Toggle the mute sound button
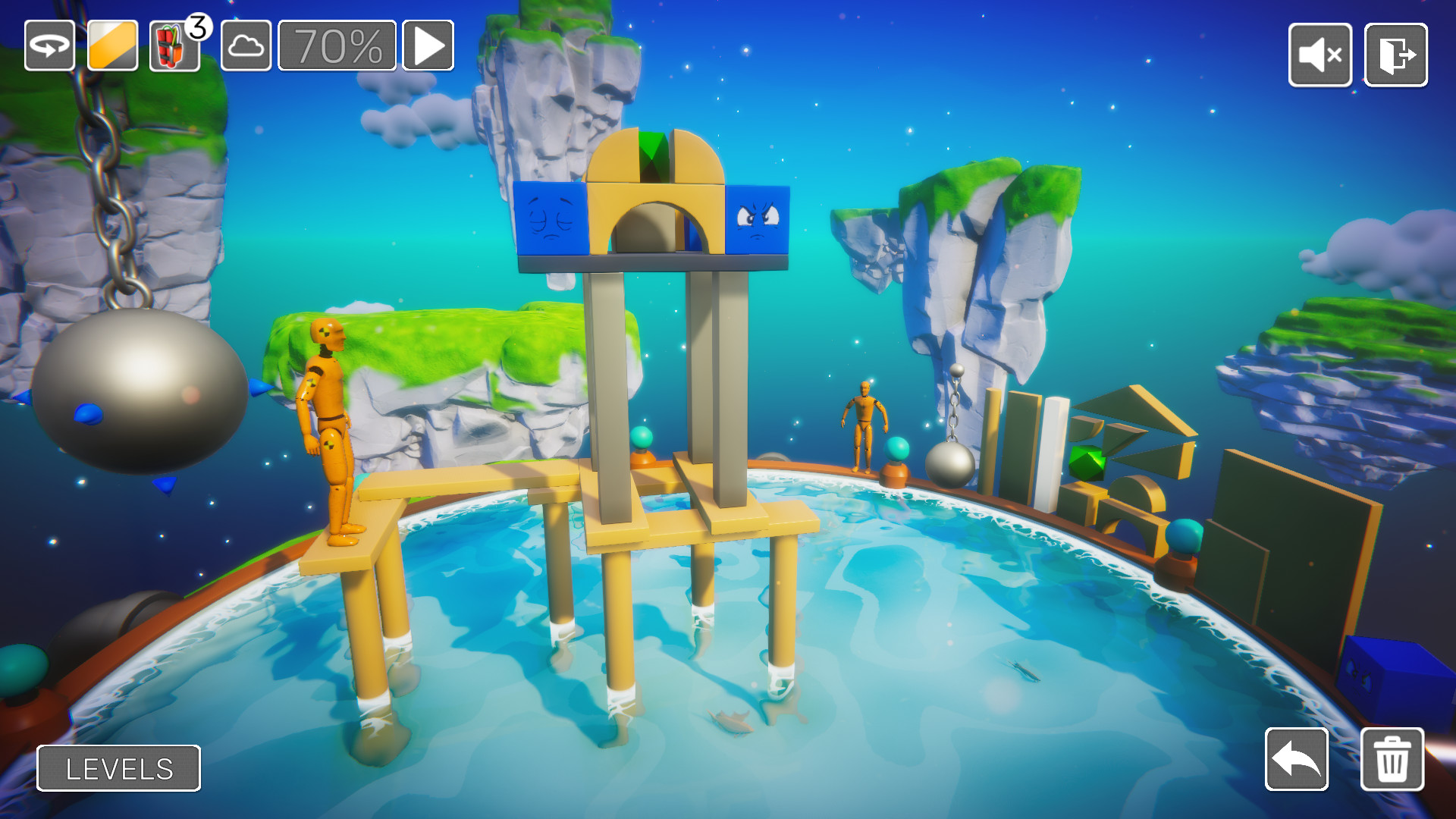The height and width of the screenshot is (819, 1456). 1319,55
